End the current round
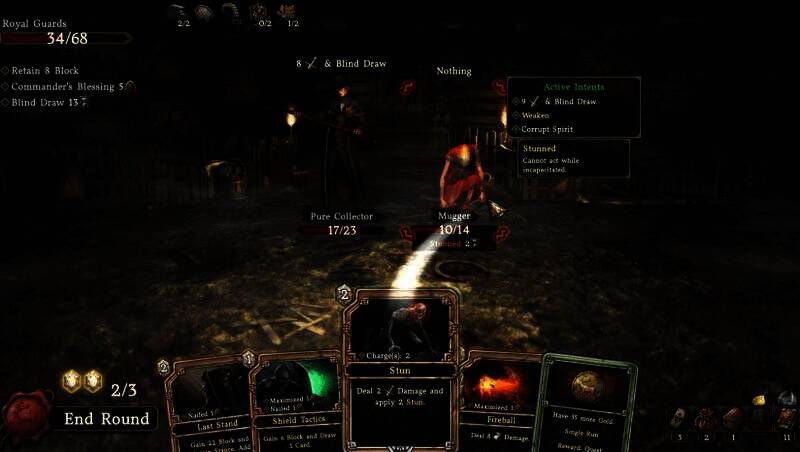This screenshot has width=800, height=452. [x=107, y=418]
